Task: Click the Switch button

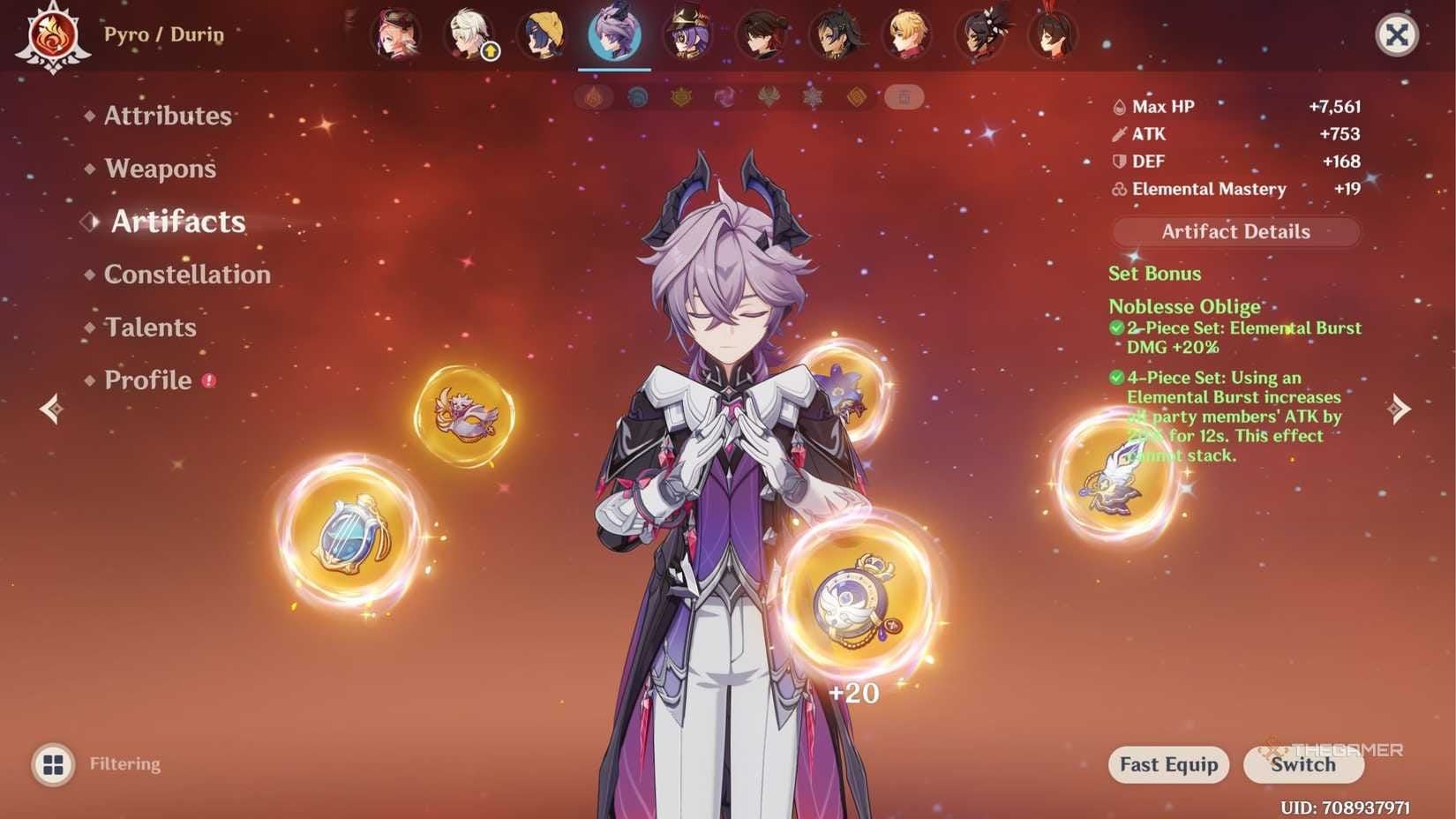Action: point(1303,765)
